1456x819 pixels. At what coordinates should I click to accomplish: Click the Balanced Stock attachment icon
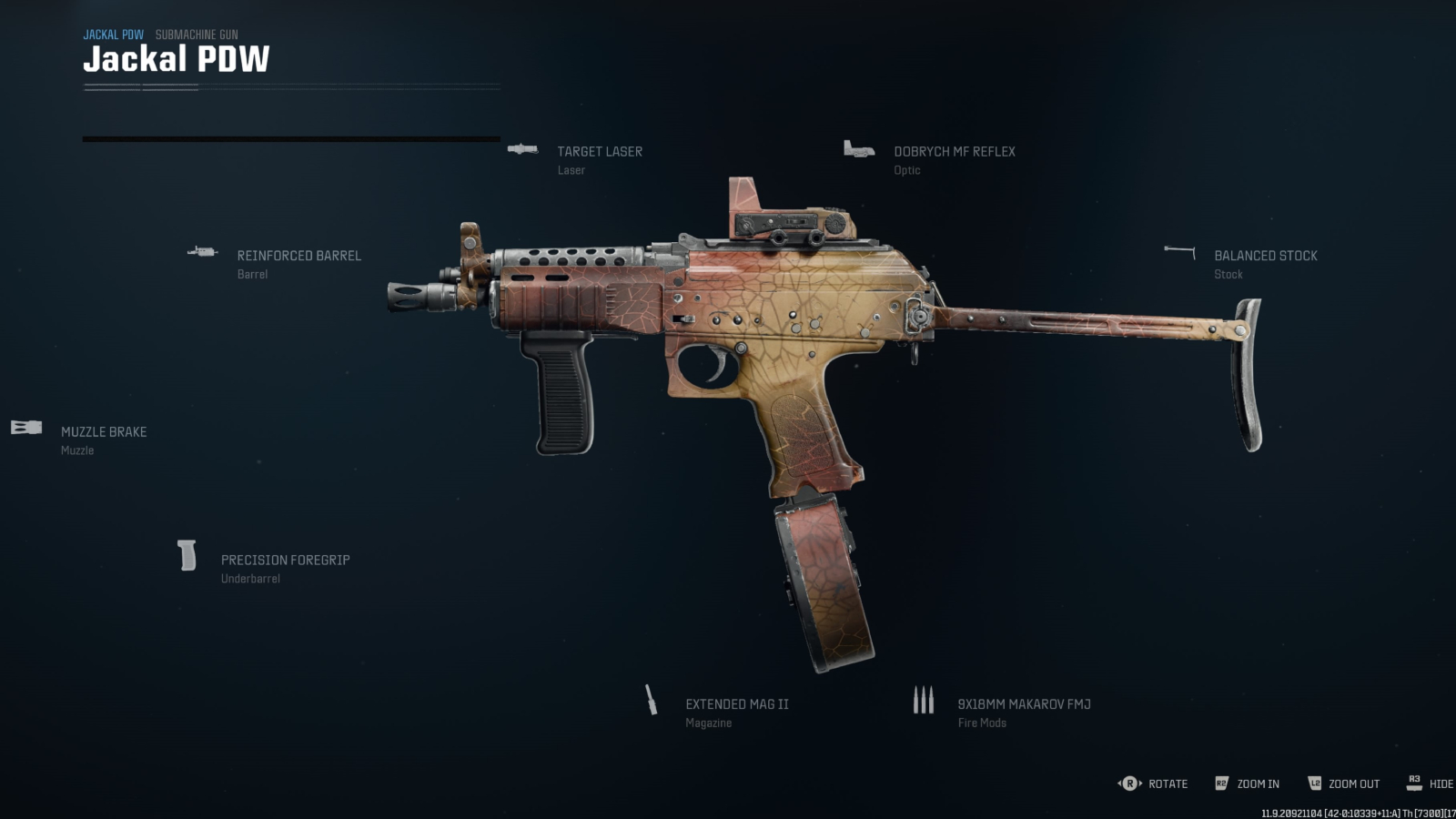pyautogui.click(x=1178, y=248)
